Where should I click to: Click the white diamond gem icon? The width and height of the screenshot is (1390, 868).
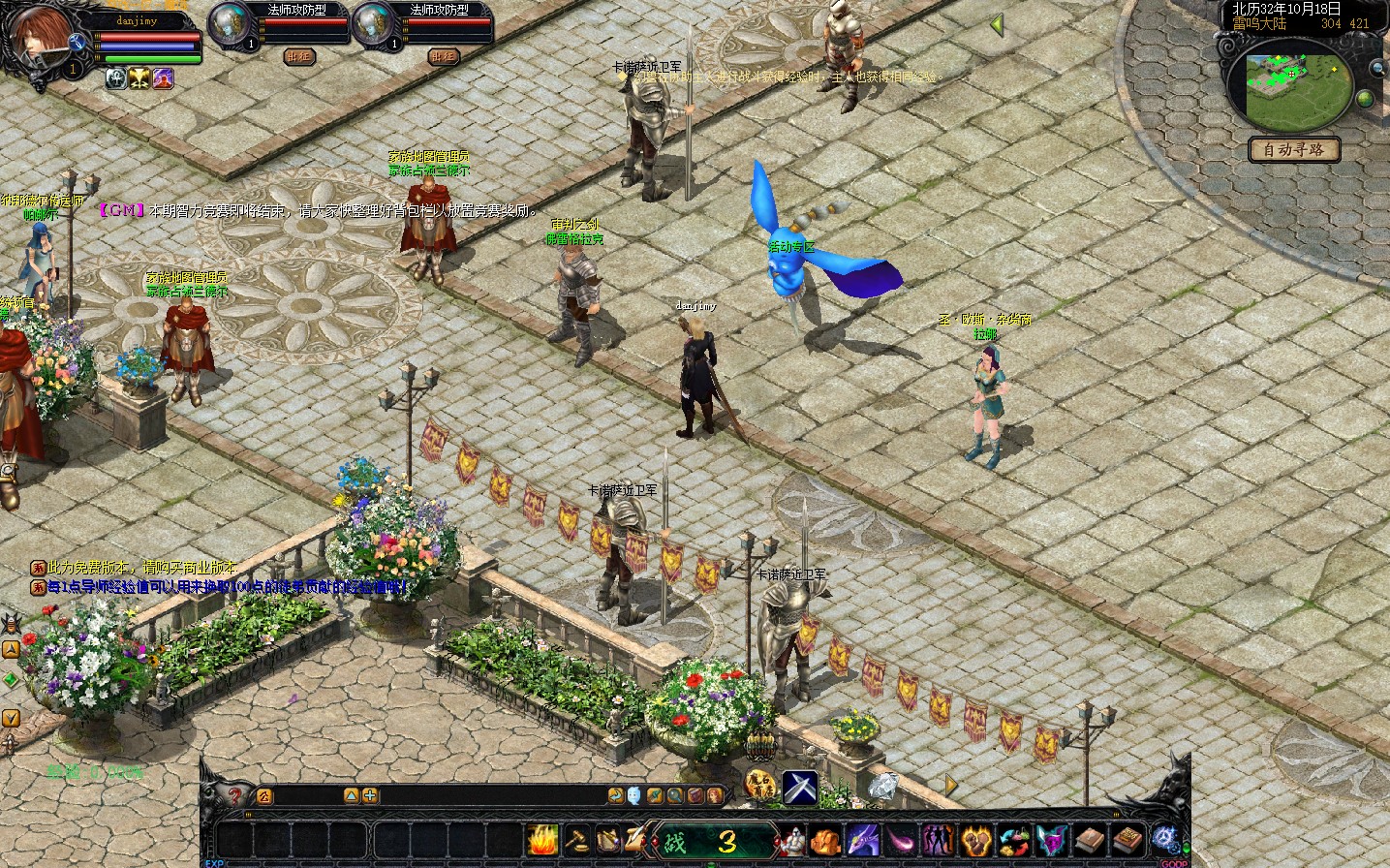pos(882,786)
